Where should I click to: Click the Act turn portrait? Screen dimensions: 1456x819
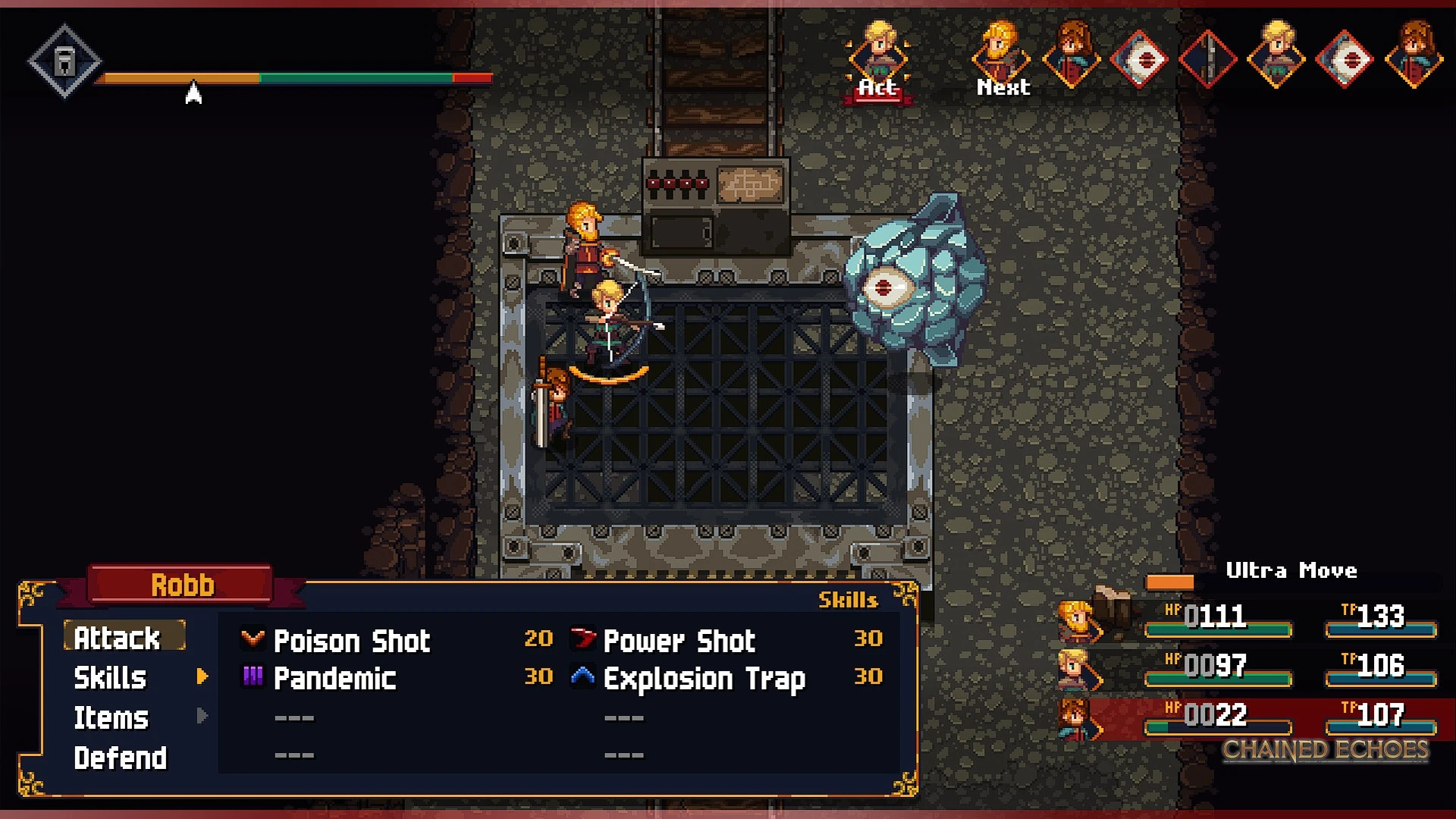tap(878, 59)
